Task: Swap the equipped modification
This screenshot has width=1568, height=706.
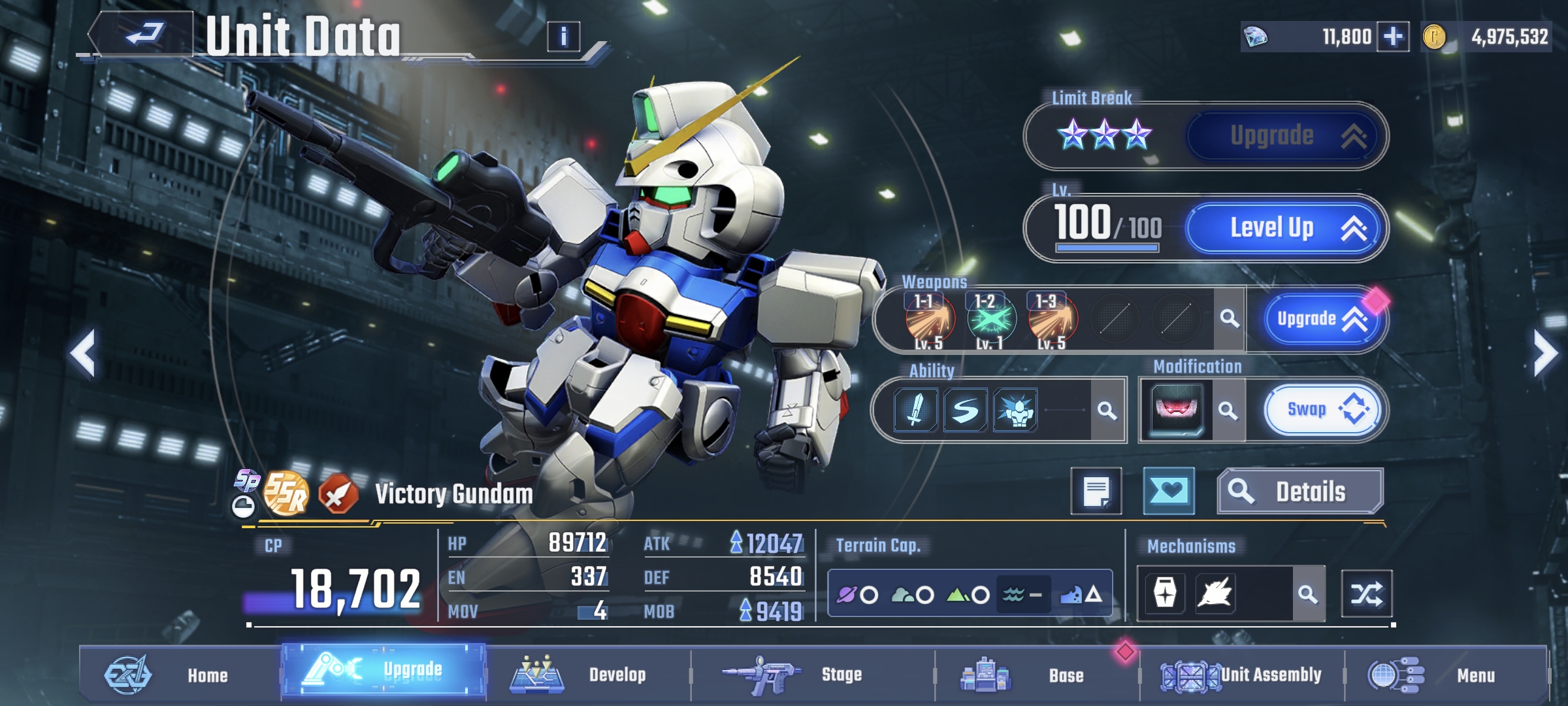Action: tap(1322, 410)
